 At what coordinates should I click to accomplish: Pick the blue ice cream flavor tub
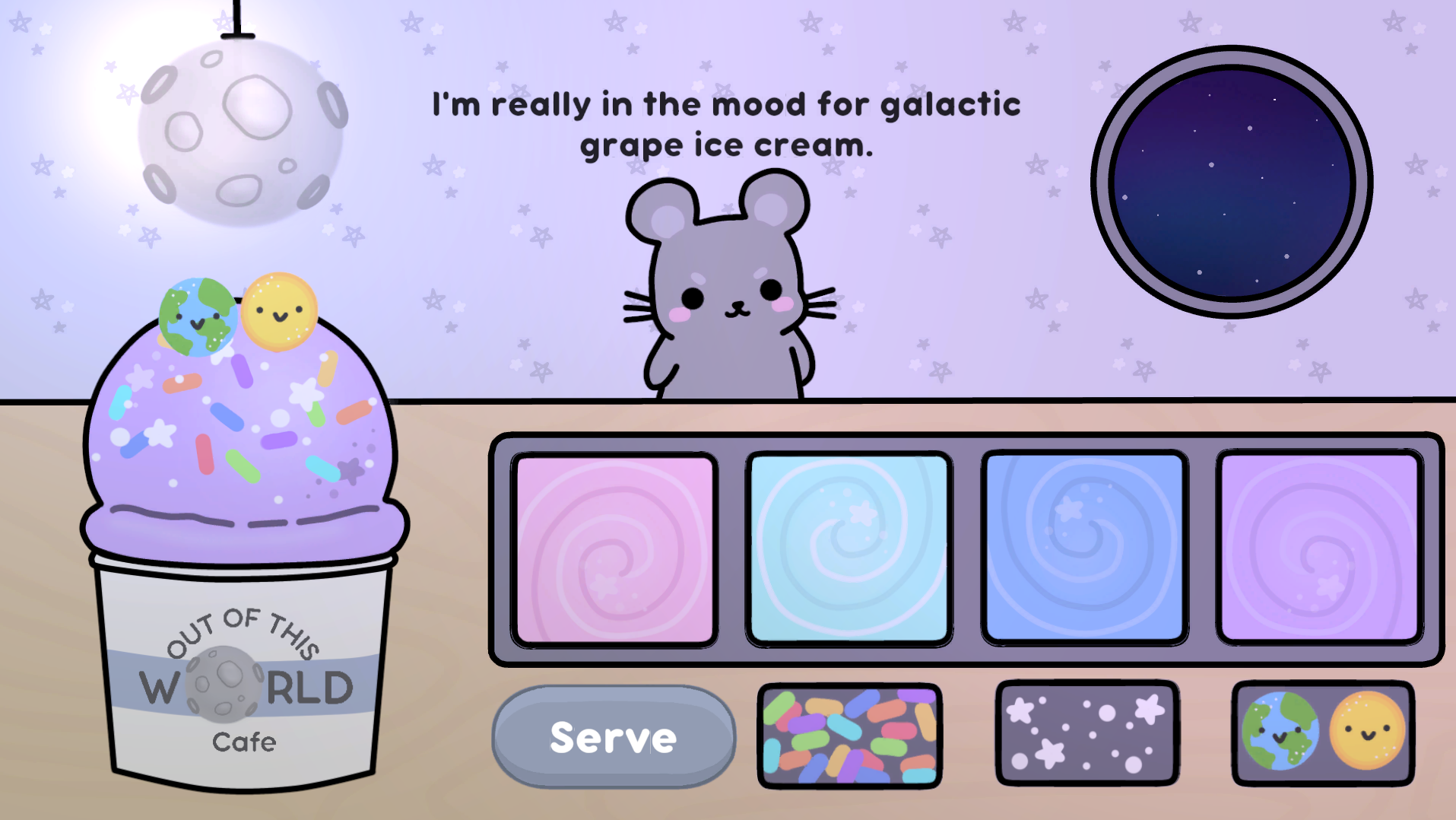coord(1084,548)
